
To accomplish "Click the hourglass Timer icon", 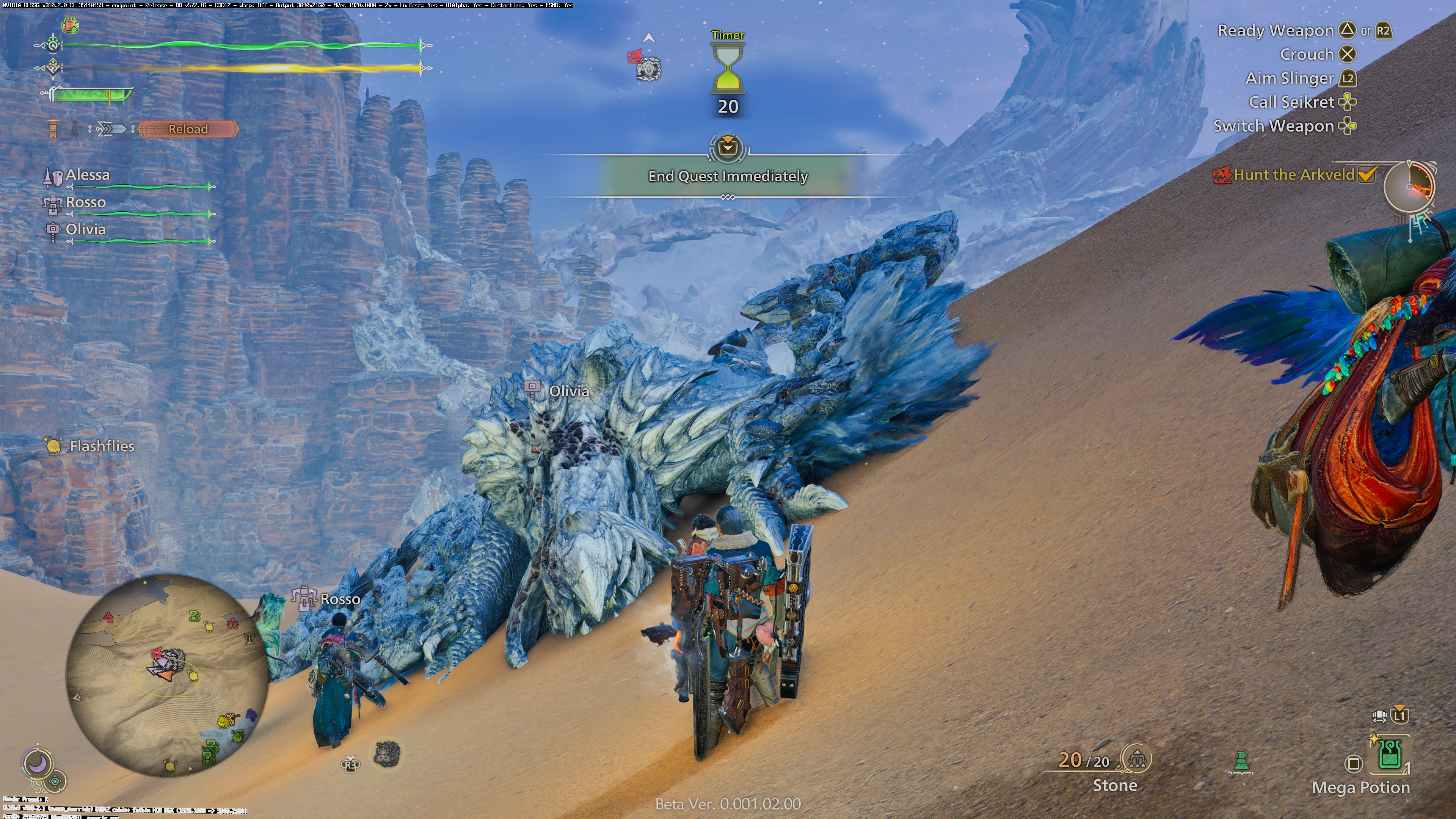I will tap(728, 69).
